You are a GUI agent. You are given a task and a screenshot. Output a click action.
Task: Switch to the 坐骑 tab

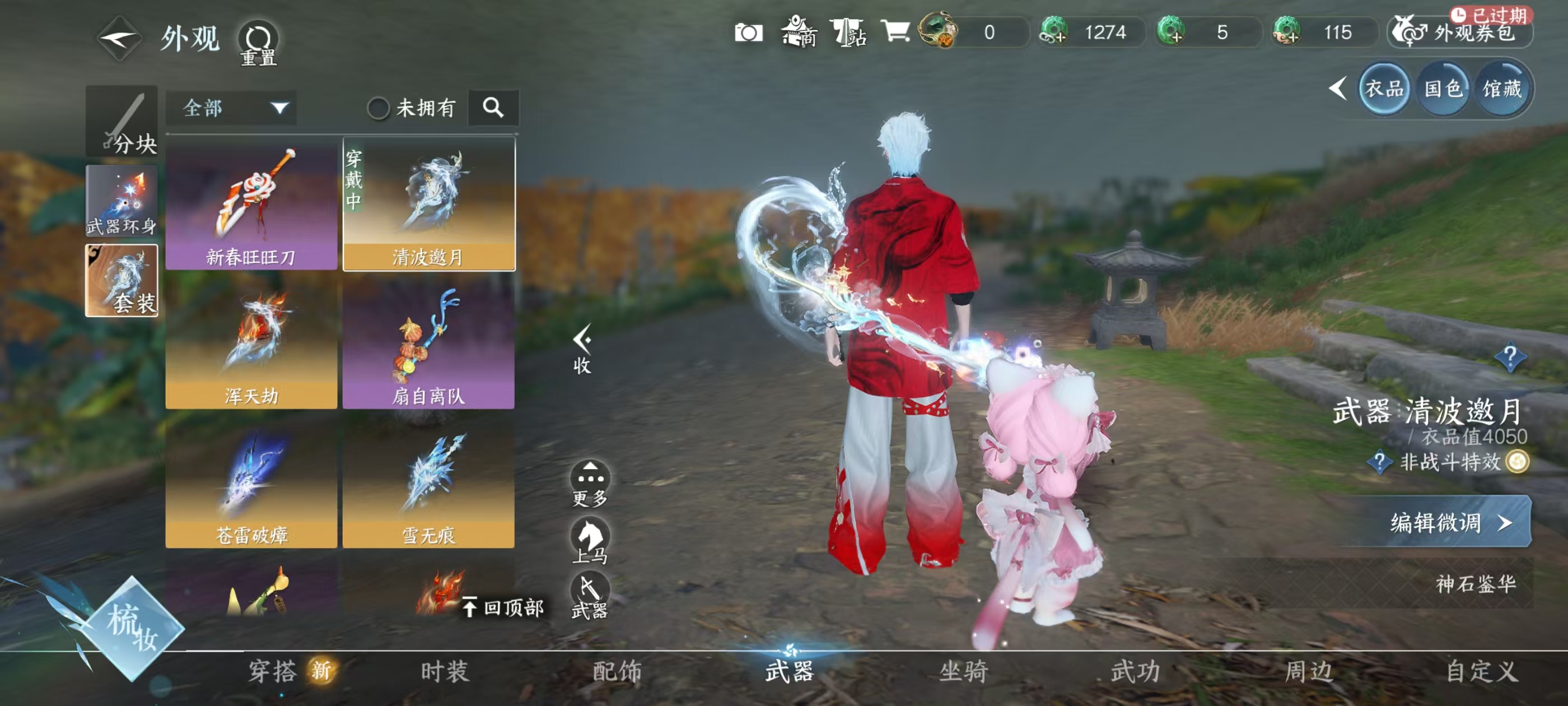tap(963, 671)
